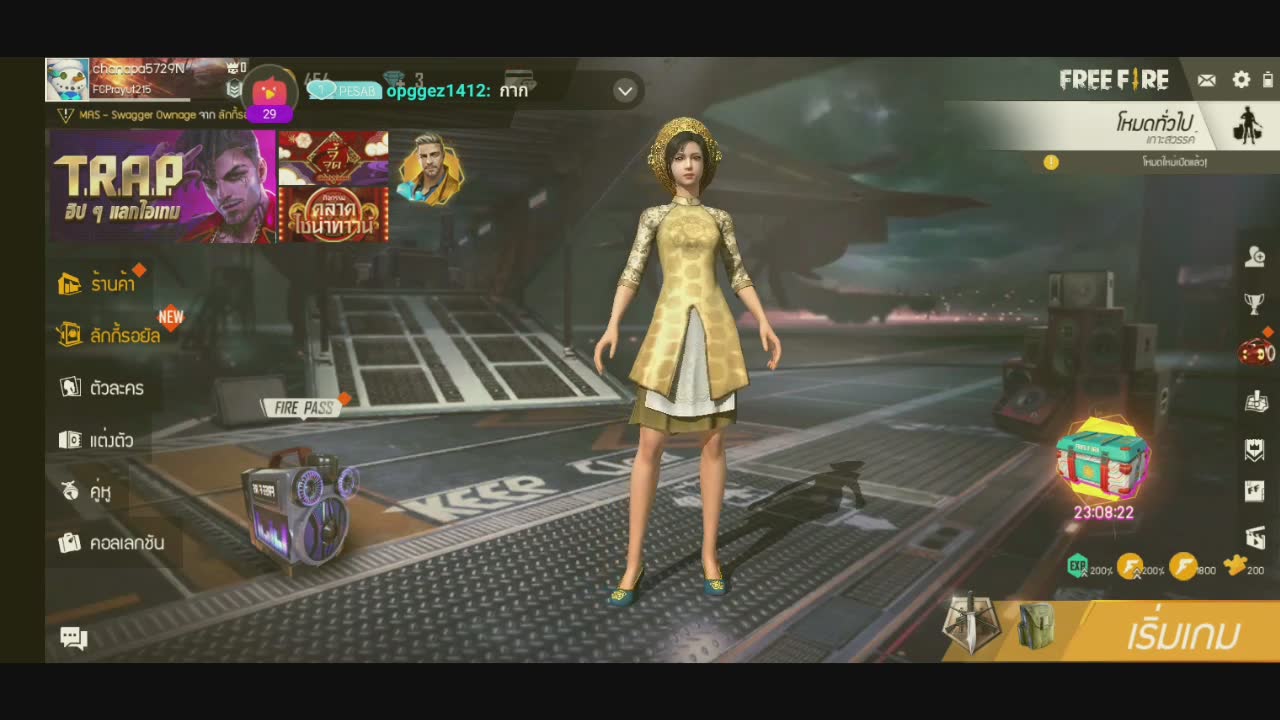Screen dimensions: 1280x720
Task: Open the ตัวละคร character menu
Action: pyautogui.click(x=102, y=388)
